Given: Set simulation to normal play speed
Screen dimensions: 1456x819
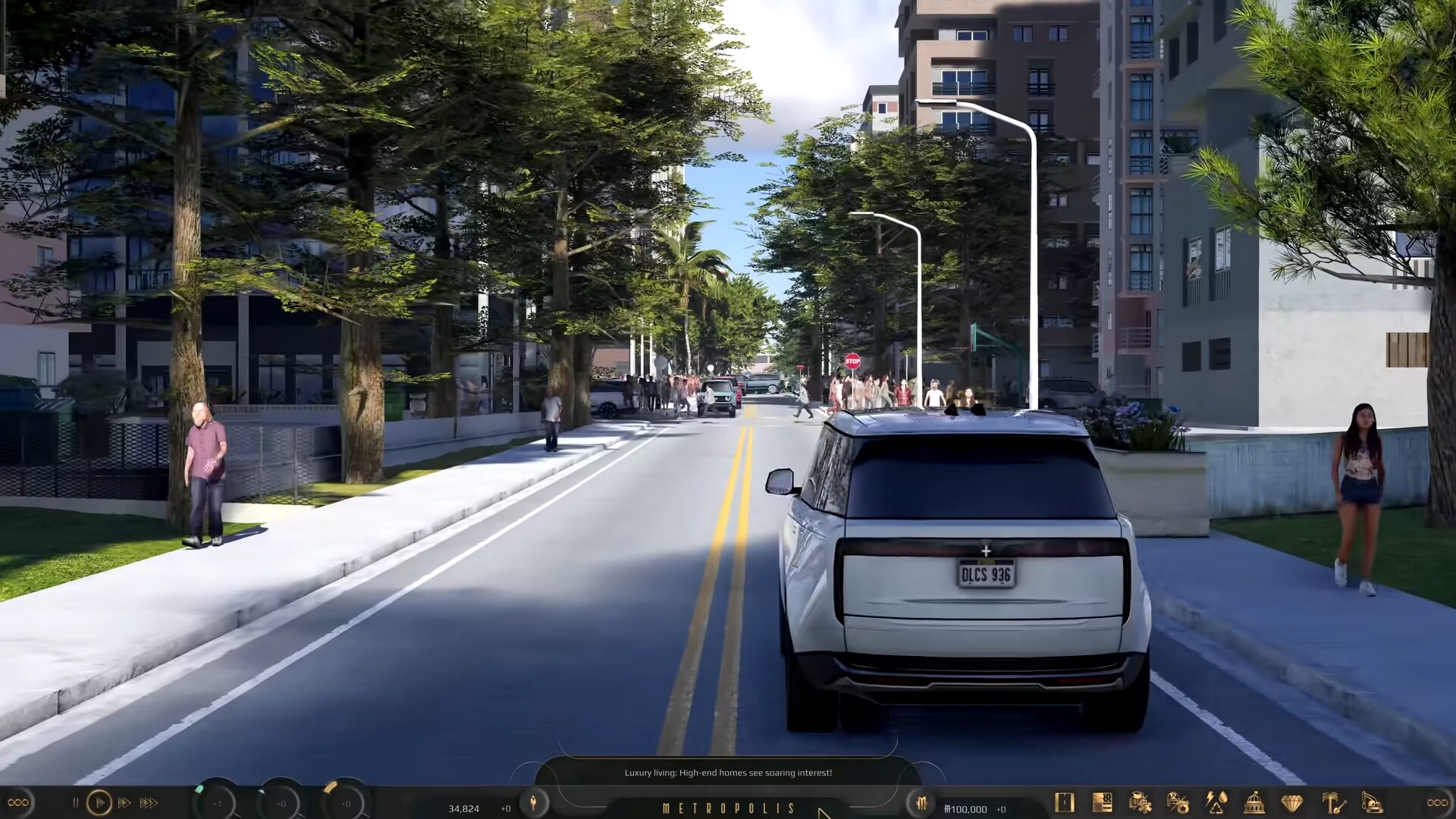Looking at the screenshot, I should [x=99, y=802].
